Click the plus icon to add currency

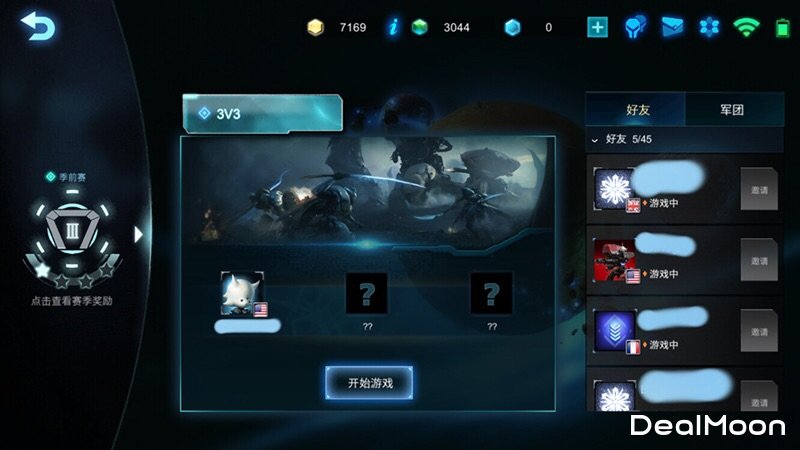598,27
